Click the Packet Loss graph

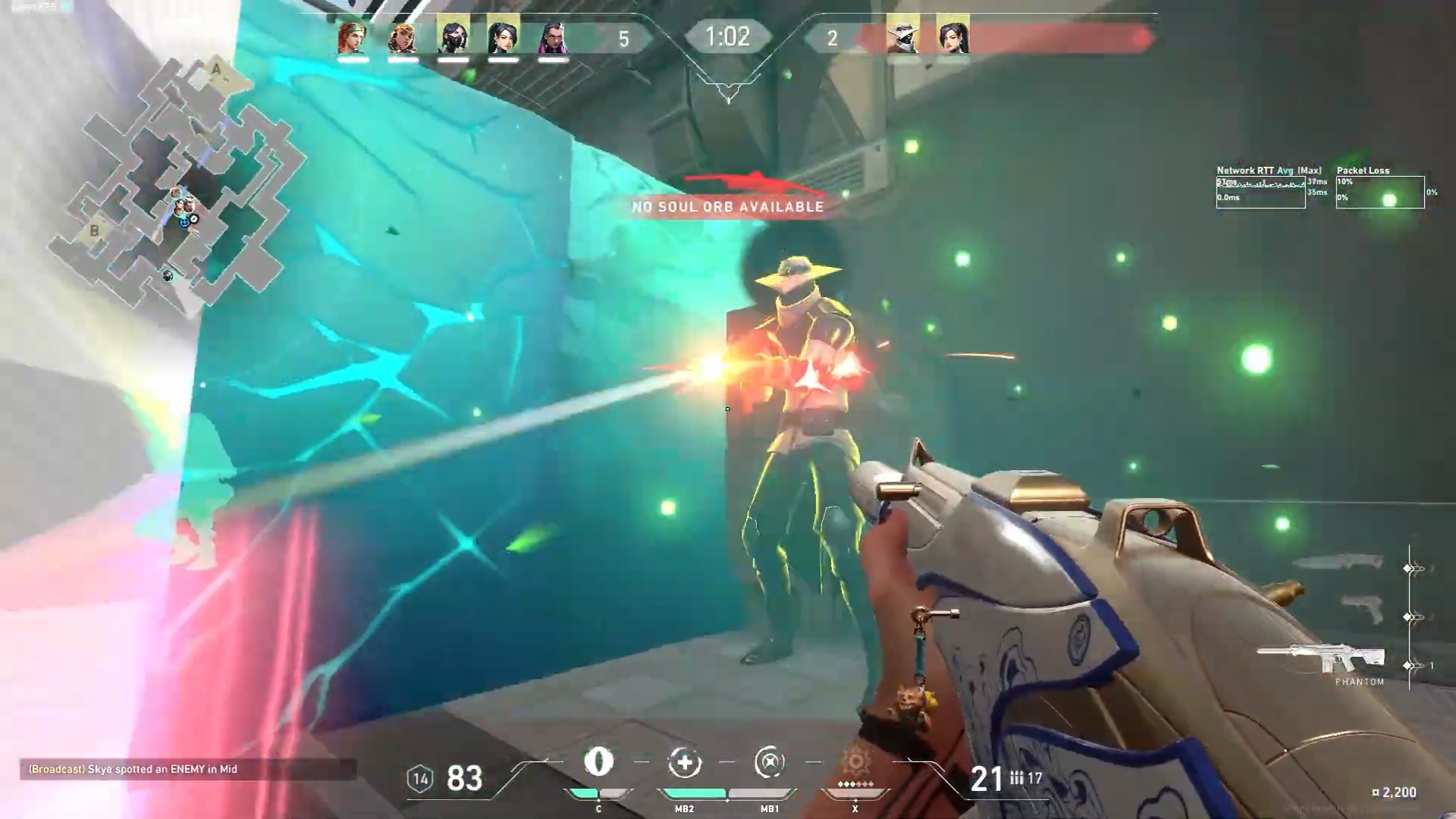1379,193
